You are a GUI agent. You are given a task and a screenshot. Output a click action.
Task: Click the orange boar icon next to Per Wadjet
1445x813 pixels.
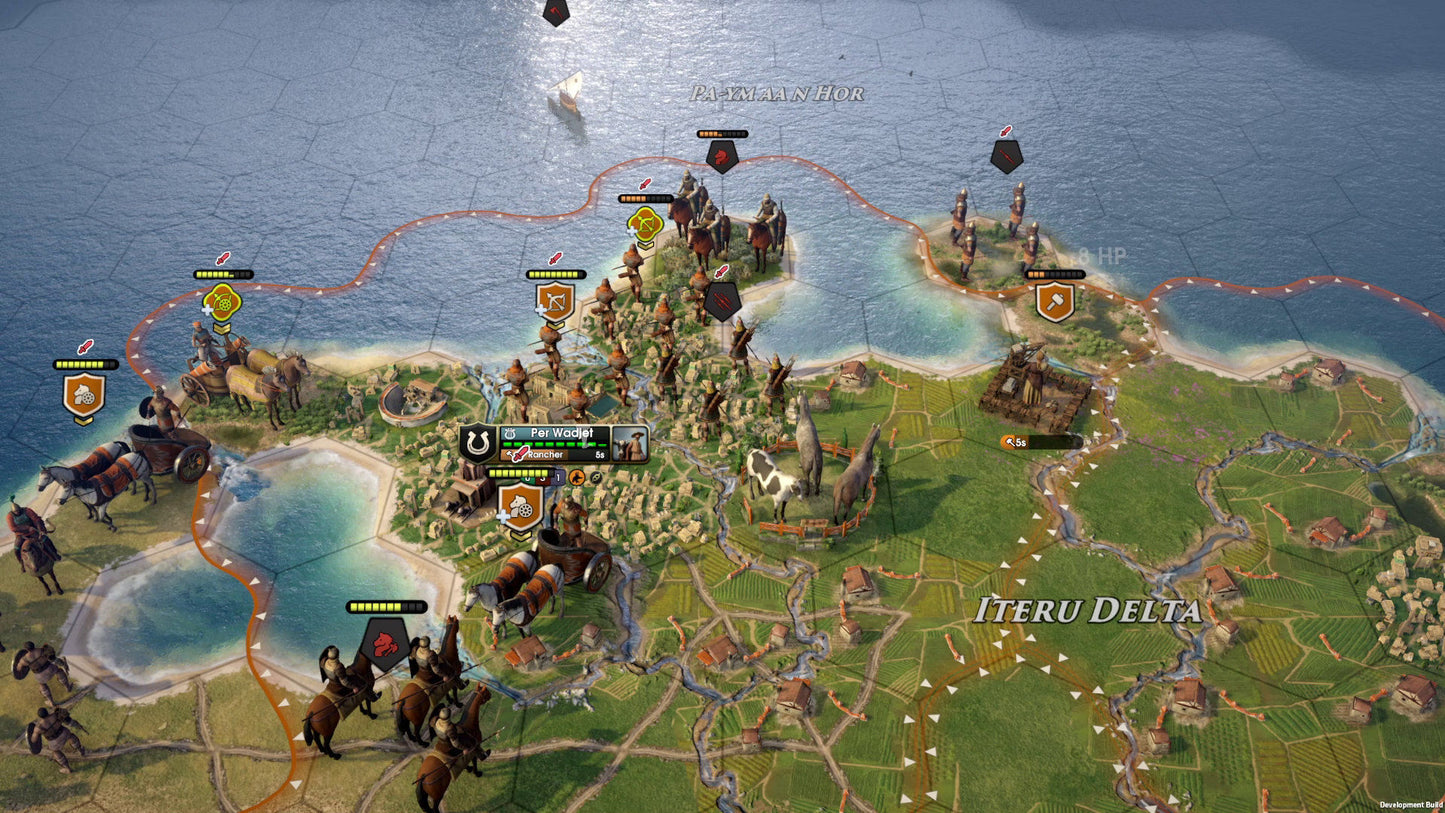[x=577, y=477]
